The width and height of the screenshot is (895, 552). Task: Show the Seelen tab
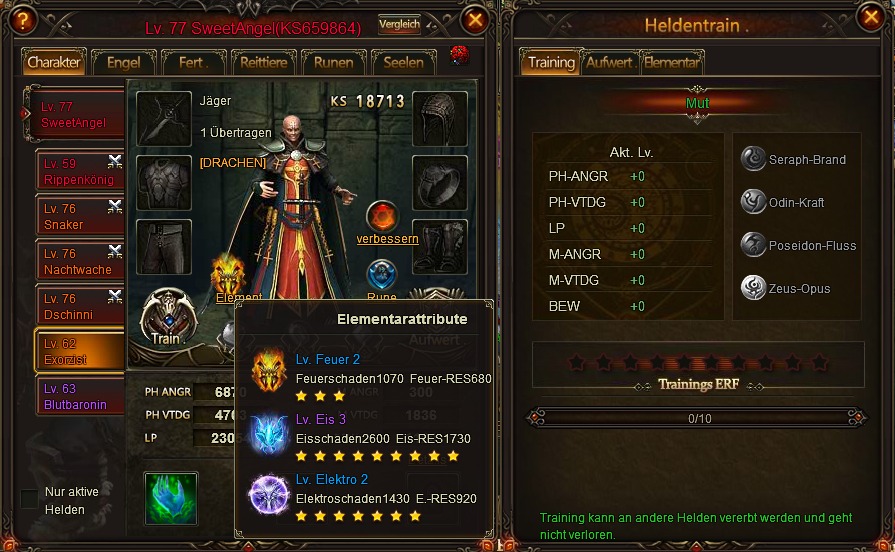pos(404,62)
